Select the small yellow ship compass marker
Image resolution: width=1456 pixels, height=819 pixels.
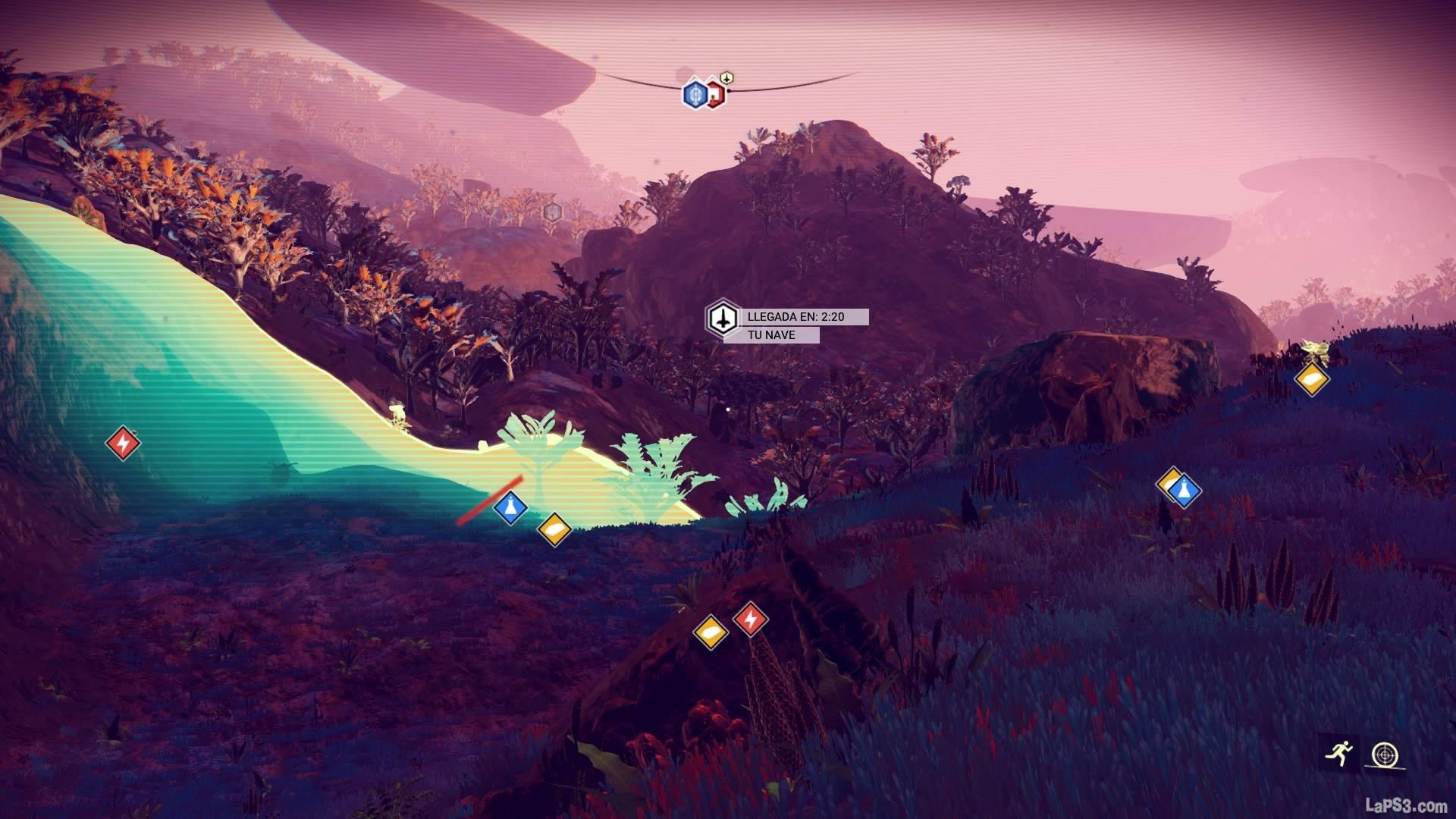pos(727,77)
